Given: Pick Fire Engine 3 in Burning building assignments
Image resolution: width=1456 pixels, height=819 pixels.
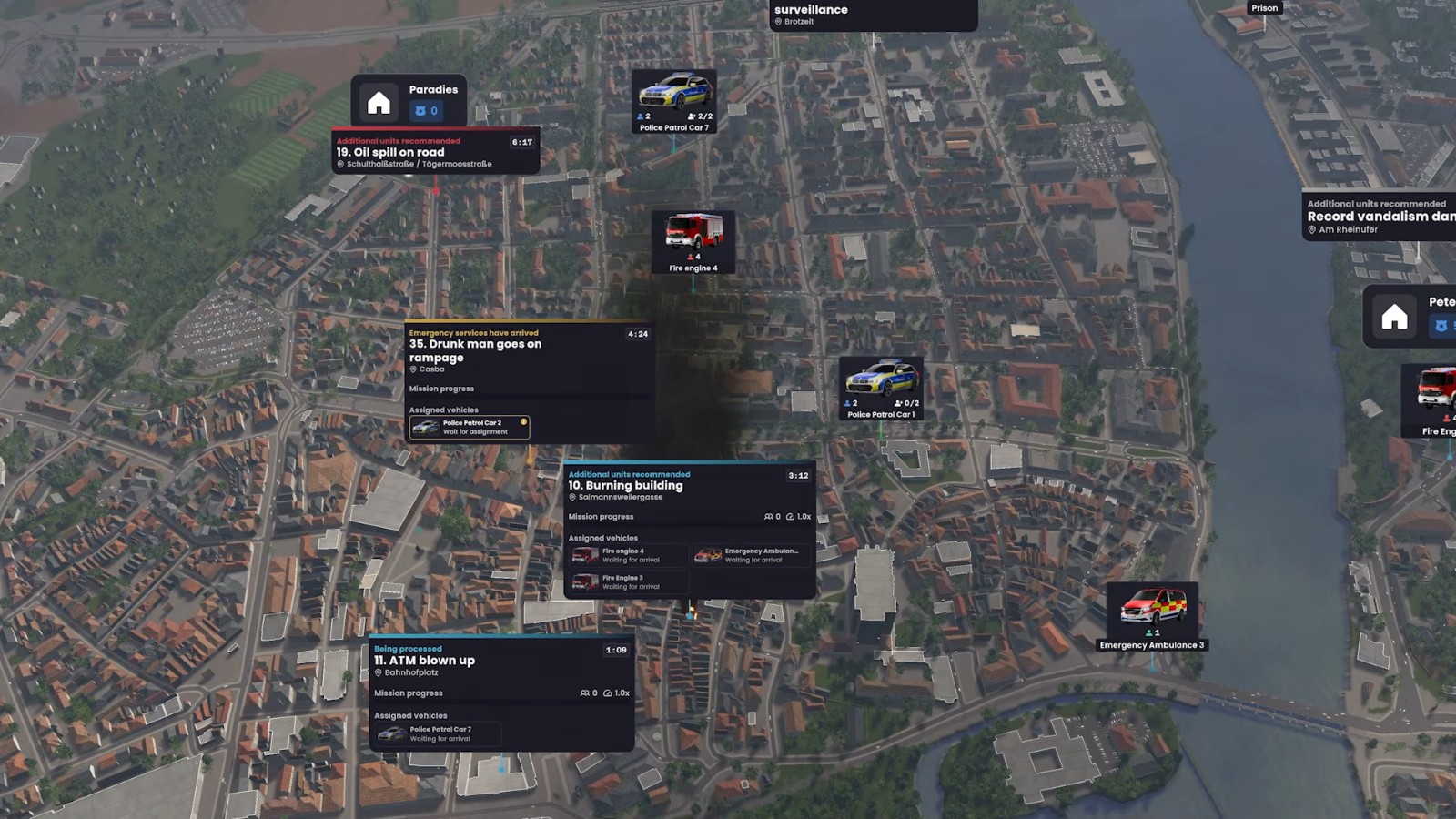Looking at the screenshot, I should [627, 581].
